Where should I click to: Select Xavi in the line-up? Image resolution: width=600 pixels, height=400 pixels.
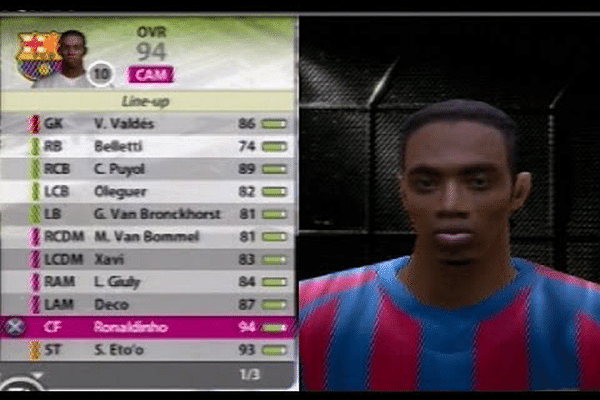pos(150,259)
